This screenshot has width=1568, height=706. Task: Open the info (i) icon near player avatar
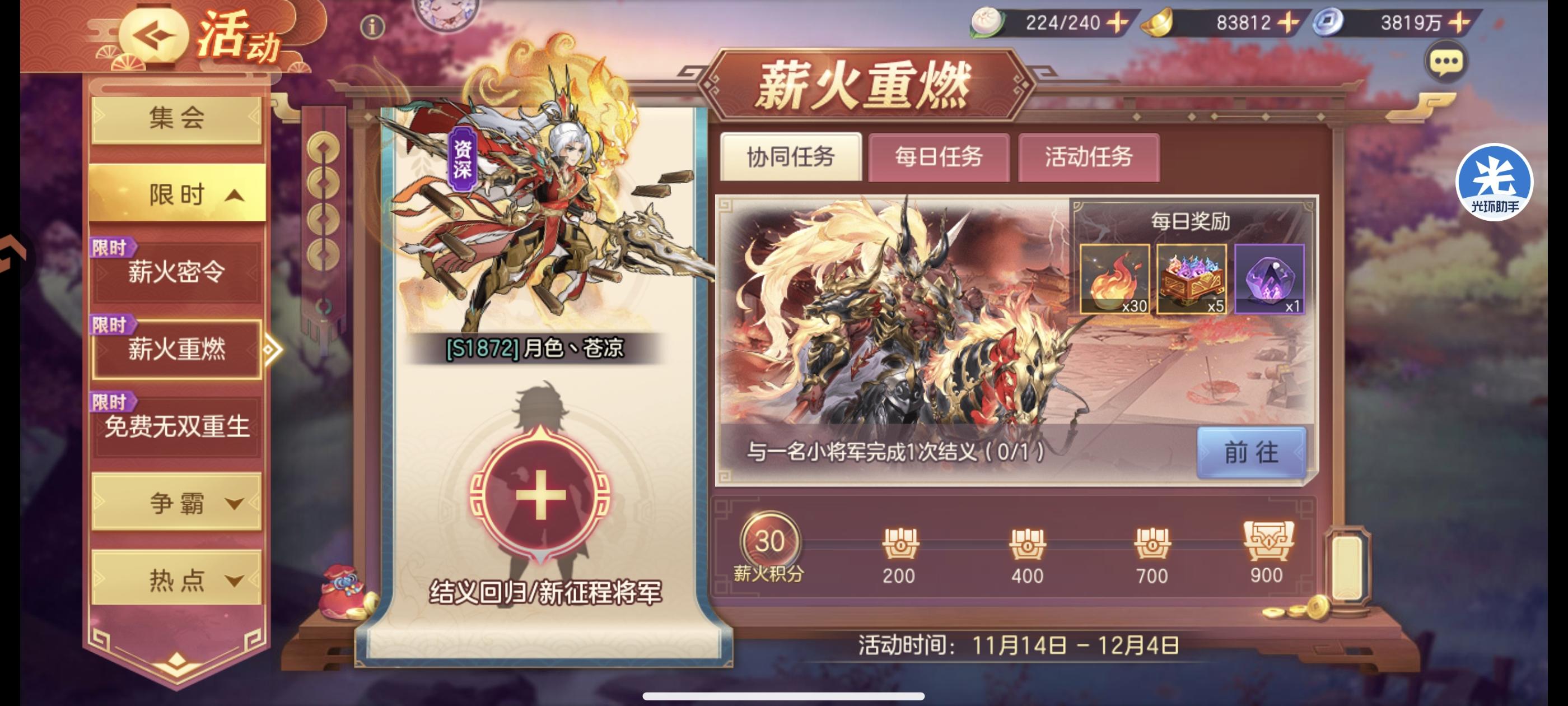[x=372, y=27]
